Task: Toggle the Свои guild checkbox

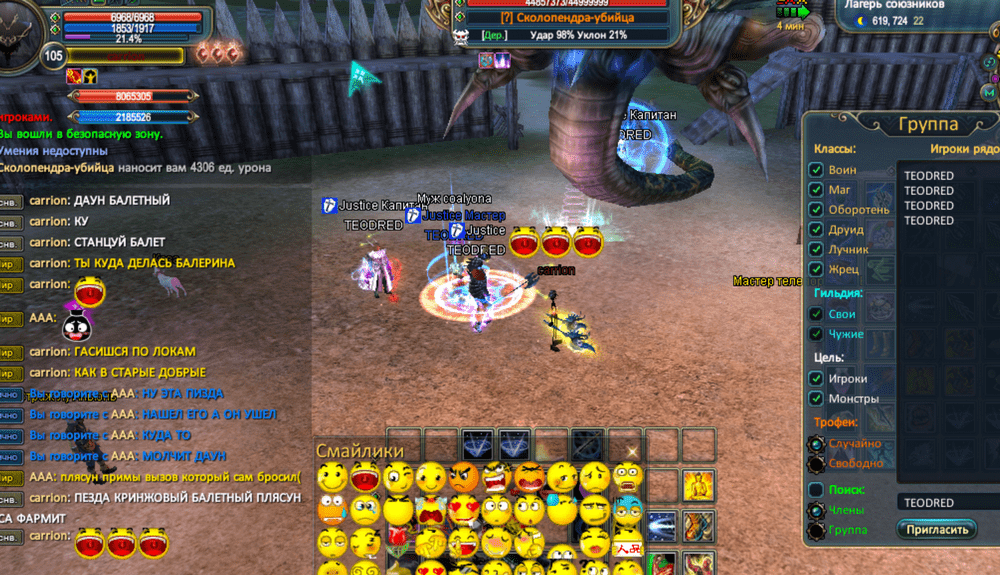Action: coord(816,314)
